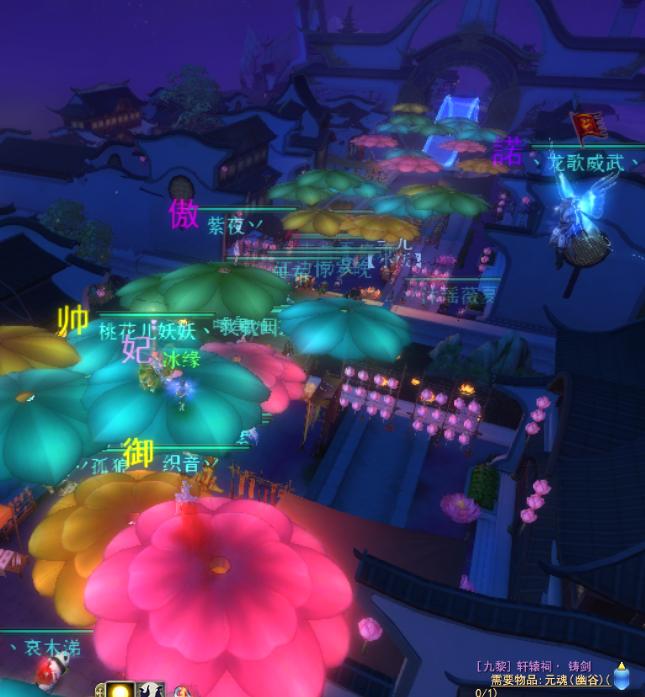Click the glowing yellow orb skill icon
The width and height of the screenshot is (645, 697).
[x=121, y=690]
